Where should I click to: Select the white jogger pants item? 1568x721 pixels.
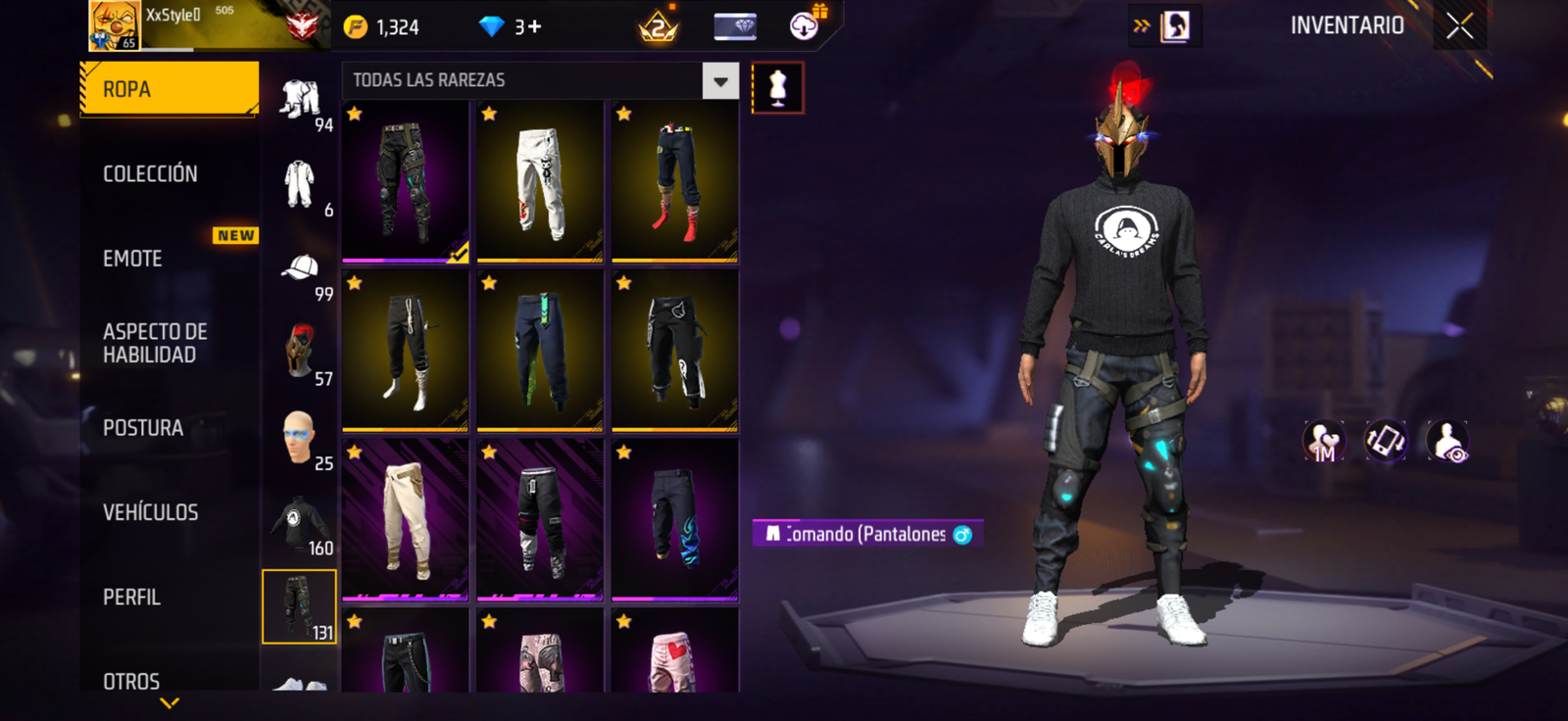click(540, 181)
